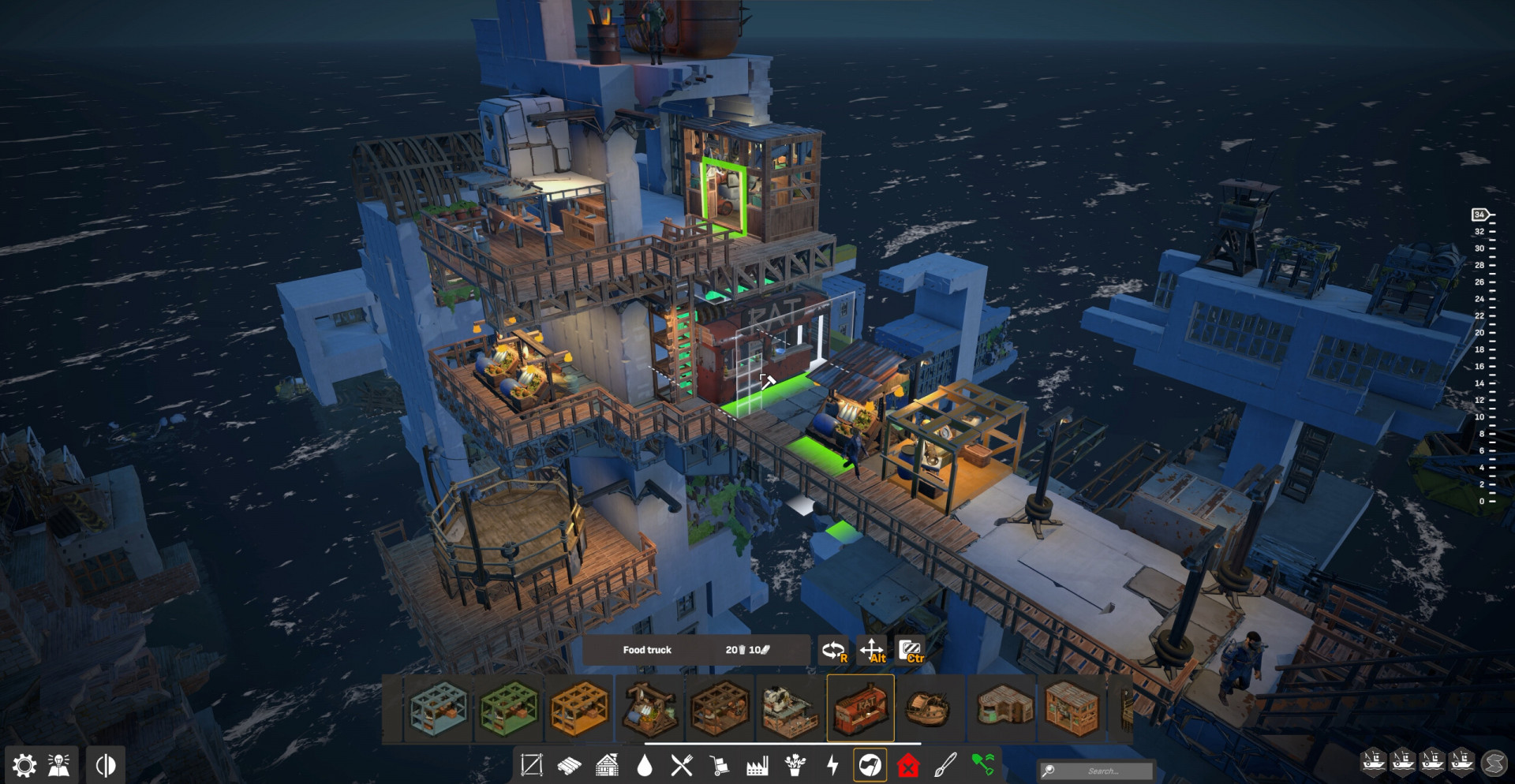This screenshot has width=1515, height=784.
Task: Open the lightbulb book guide
Action: pyautogui.click(x=59, y=765)
